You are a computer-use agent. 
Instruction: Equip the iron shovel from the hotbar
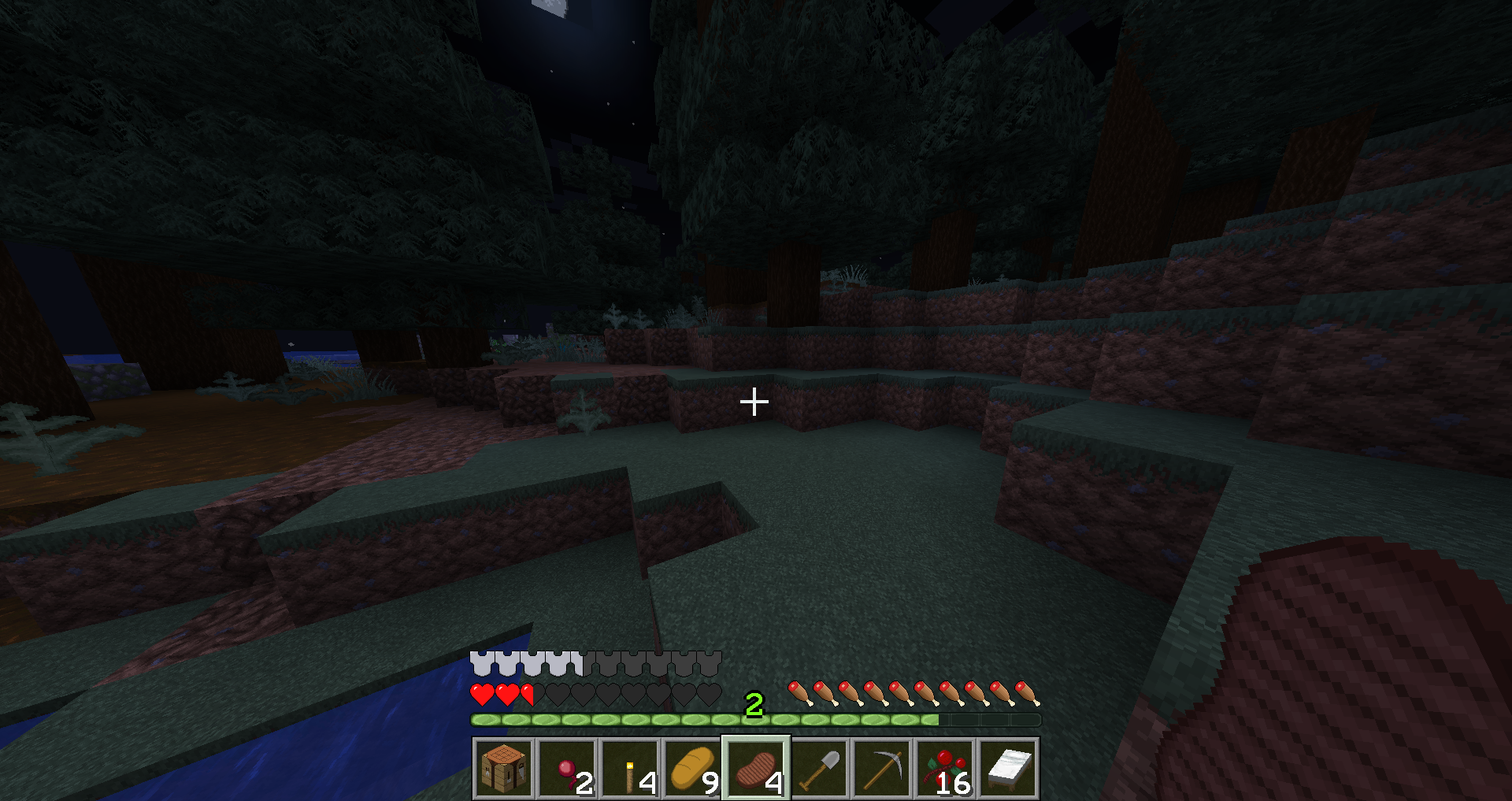[x=819, y=769]
